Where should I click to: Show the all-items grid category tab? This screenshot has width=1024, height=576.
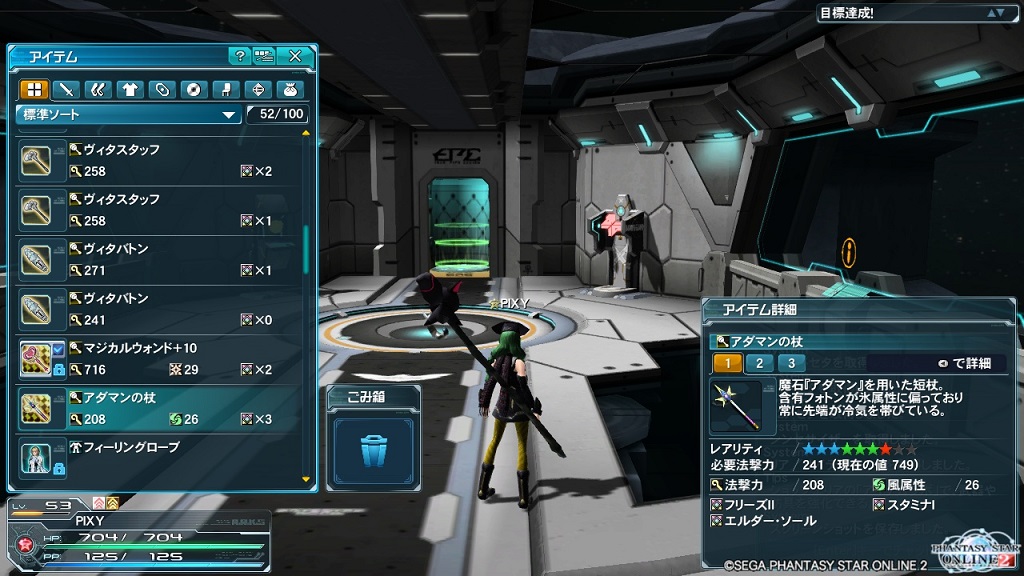click(33, 89)
